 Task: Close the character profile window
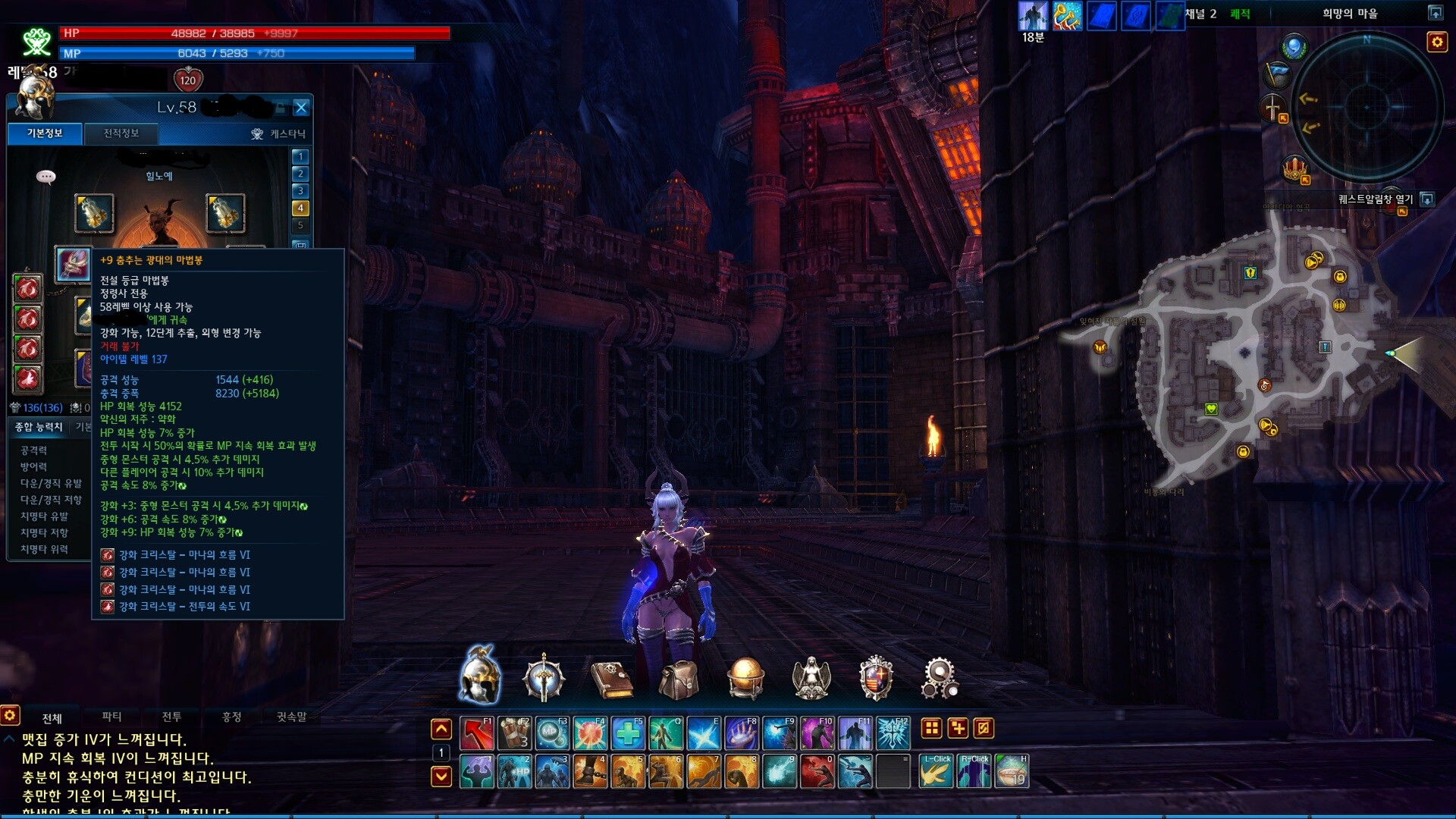(301, 108)
